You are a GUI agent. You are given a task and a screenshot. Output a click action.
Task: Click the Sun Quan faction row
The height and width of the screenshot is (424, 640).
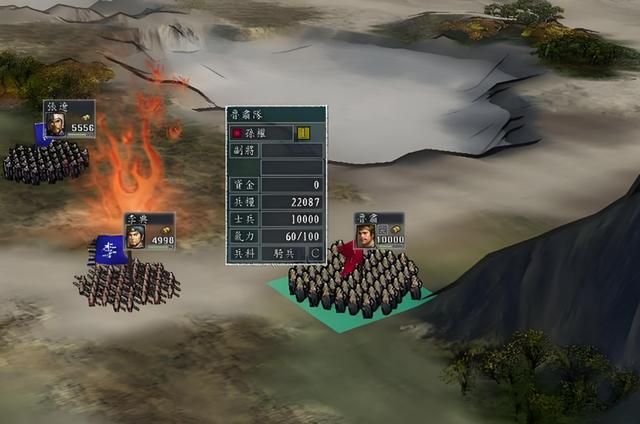coord(262,133)
